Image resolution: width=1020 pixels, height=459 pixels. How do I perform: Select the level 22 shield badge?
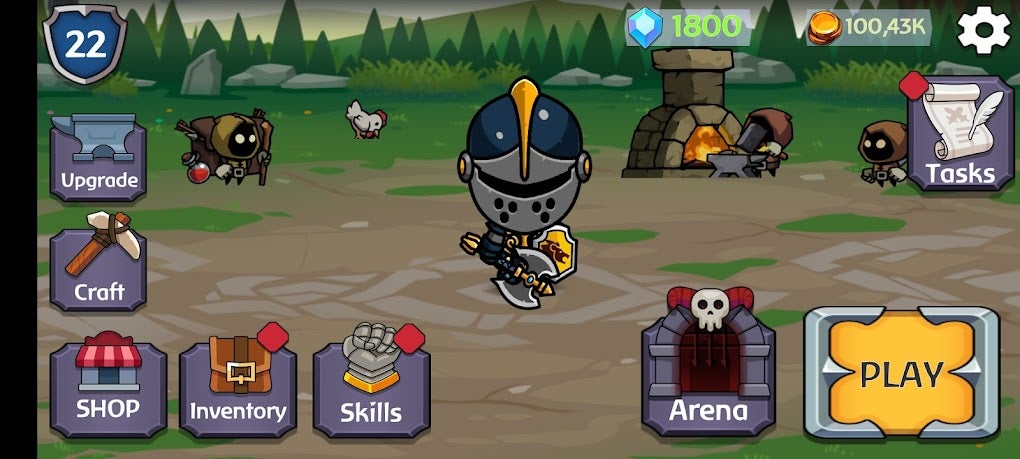[85, 43]
